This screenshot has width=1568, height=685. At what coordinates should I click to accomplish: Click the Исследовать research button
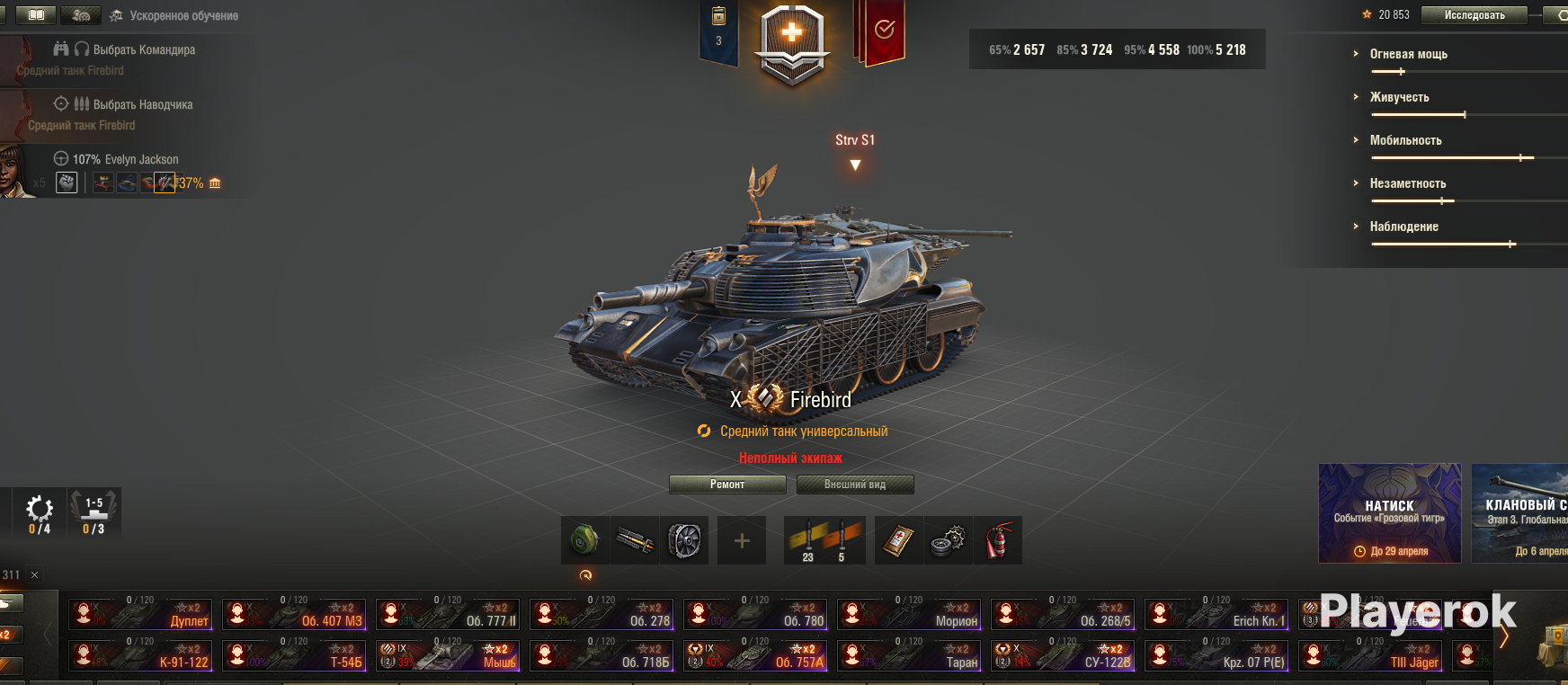click(1474, 15)
